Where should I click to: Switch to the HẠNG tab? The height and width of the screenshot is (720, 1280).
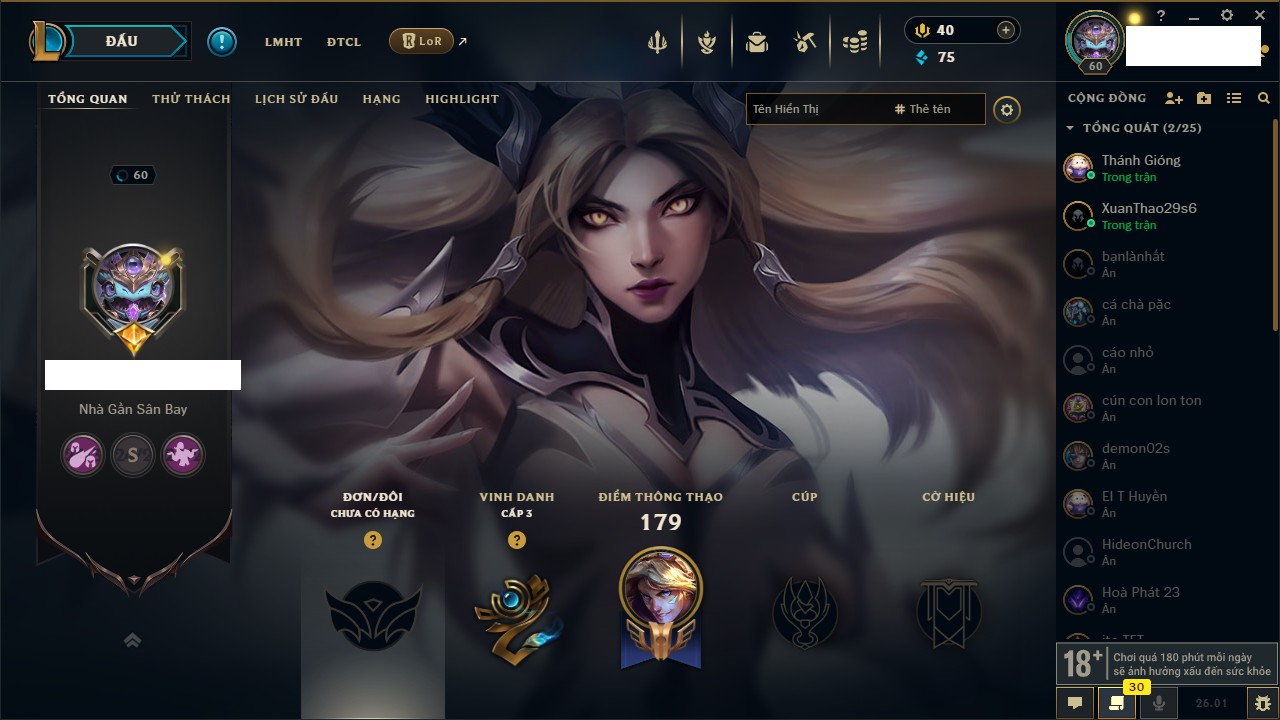pos(381,99)
